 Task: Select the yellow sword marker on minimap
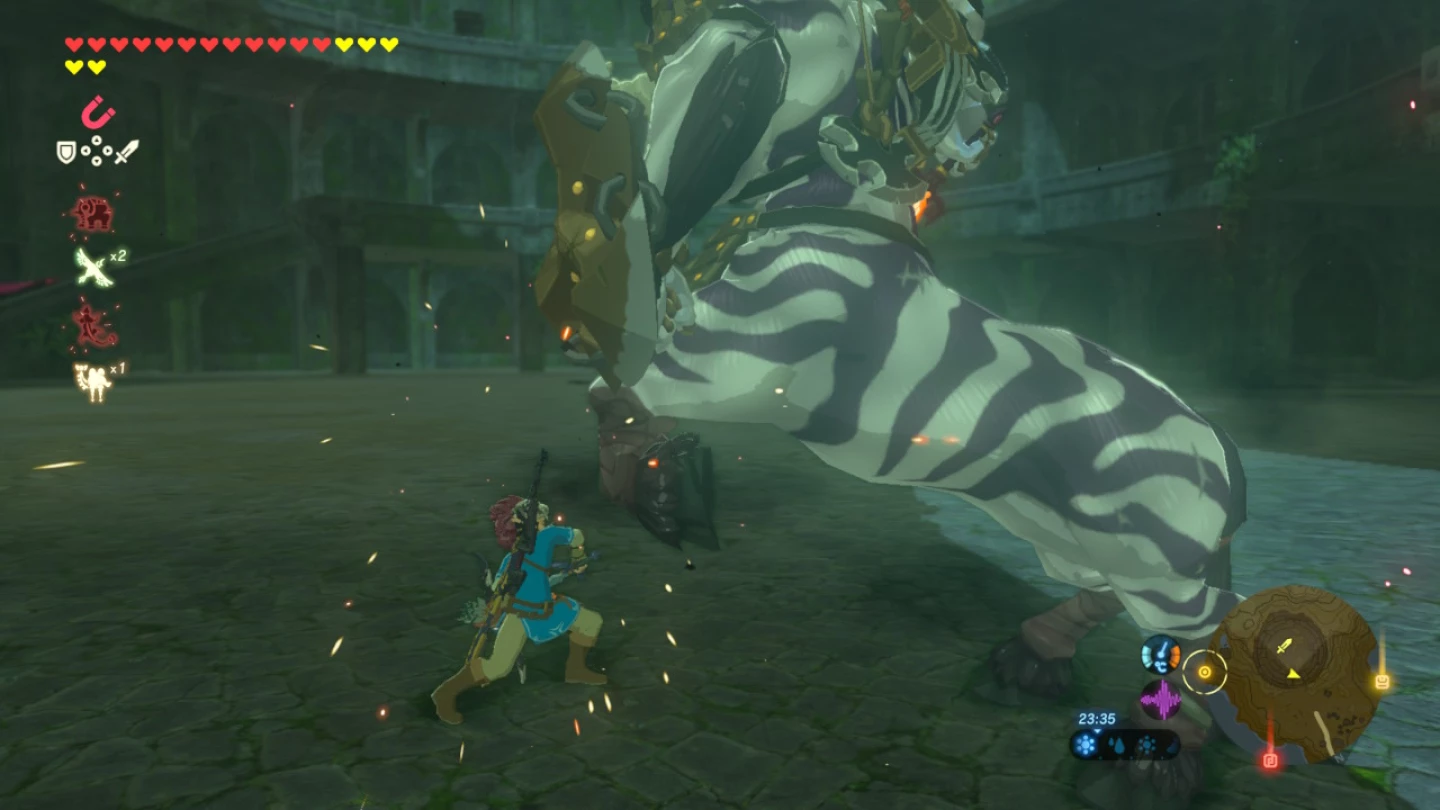click(x=1284, y=646)
